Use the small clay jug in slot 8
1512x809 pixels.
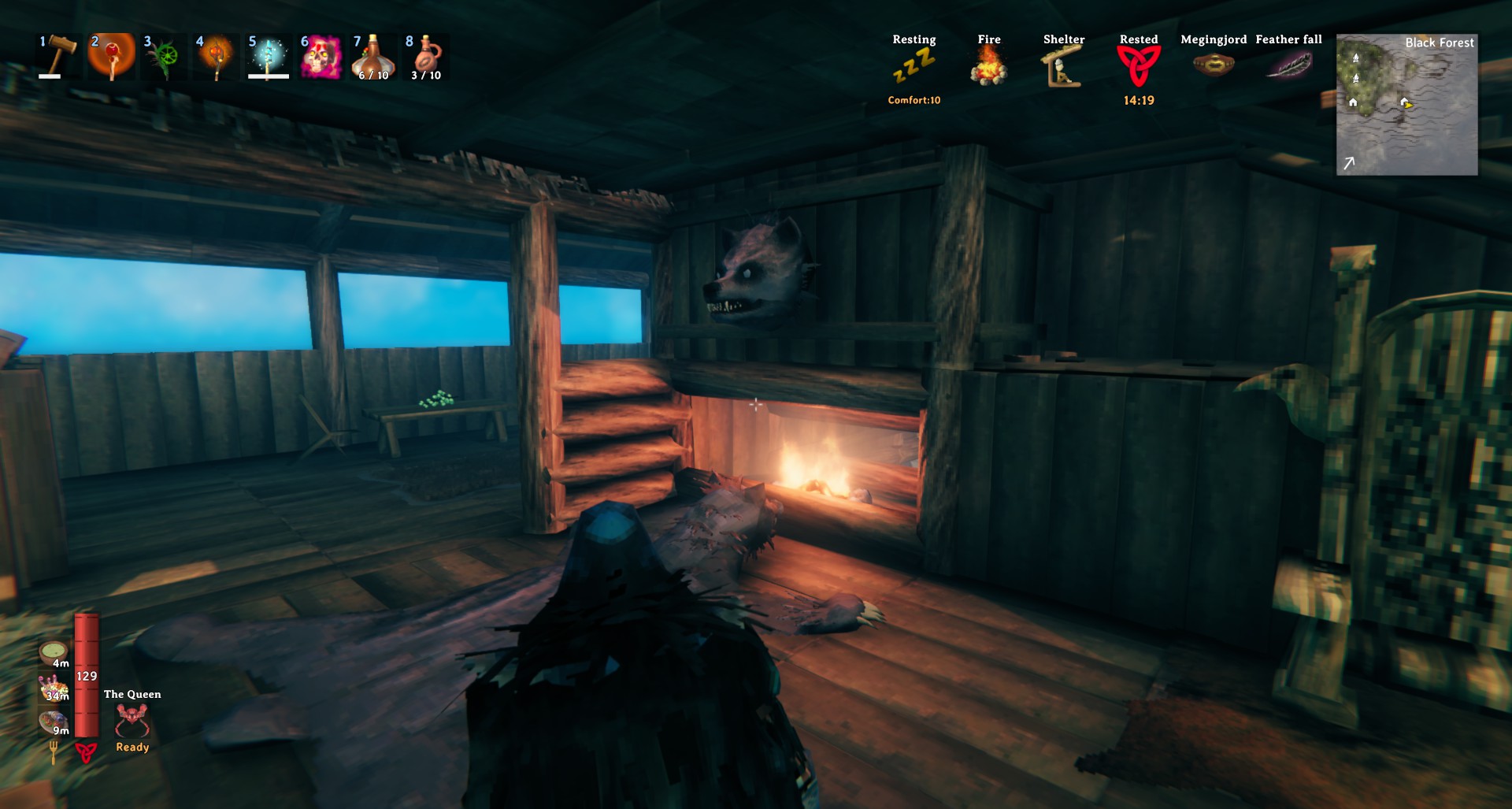point(425,57)
